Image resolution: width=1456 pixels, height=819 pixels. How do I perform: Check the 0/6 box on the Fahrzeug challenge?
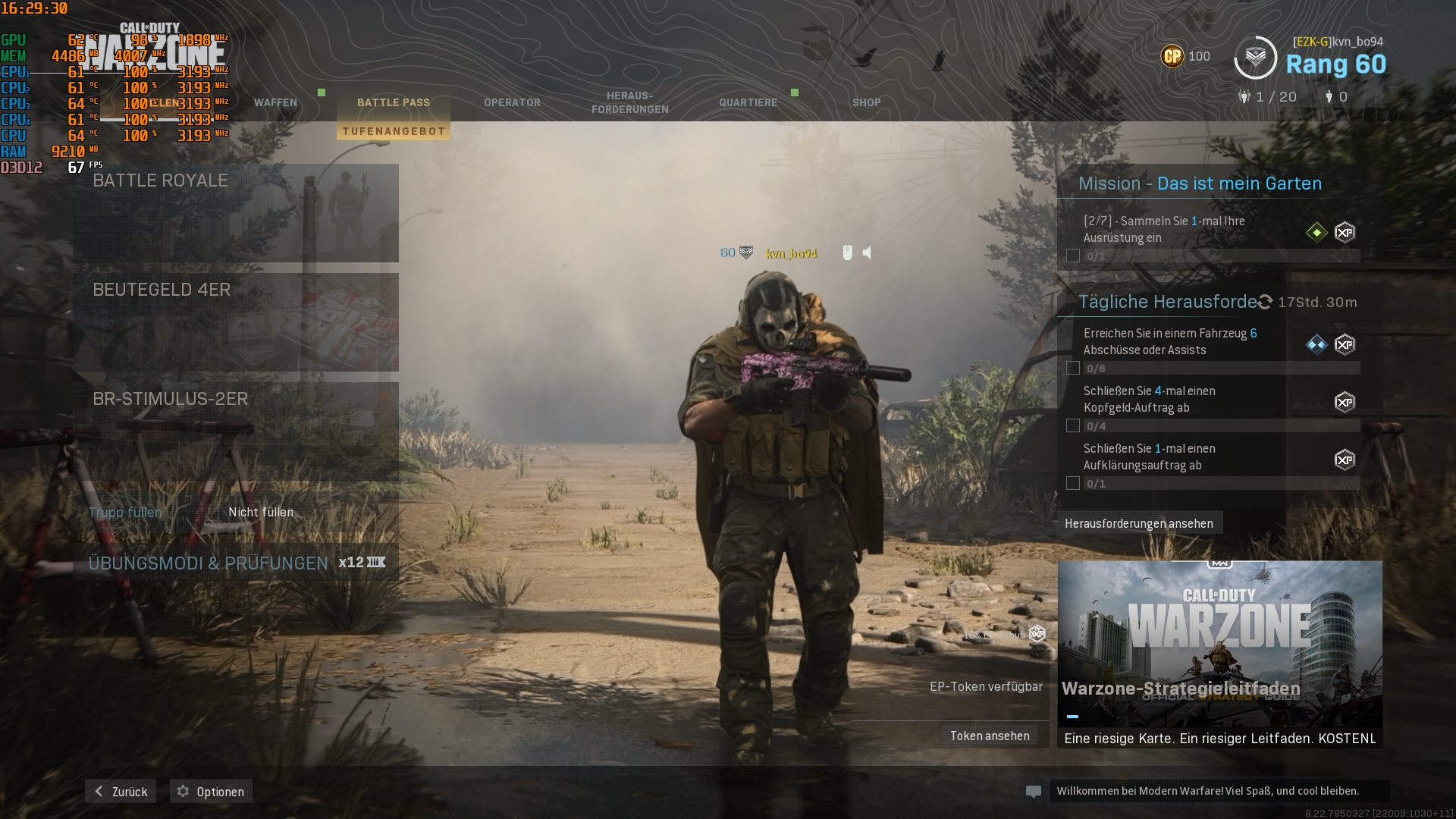pyautogui.click(x=1072, y=368)
